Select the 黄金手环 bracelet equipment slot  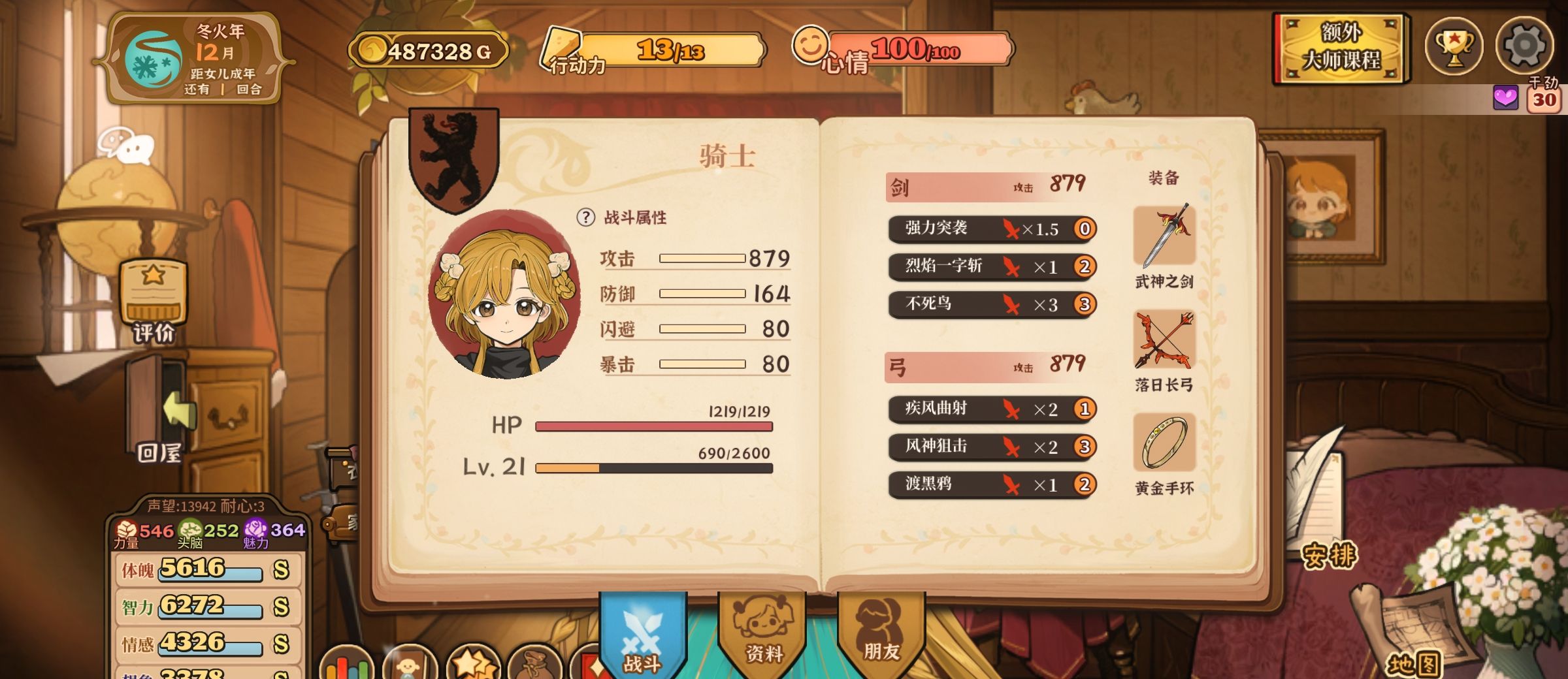1164,443
